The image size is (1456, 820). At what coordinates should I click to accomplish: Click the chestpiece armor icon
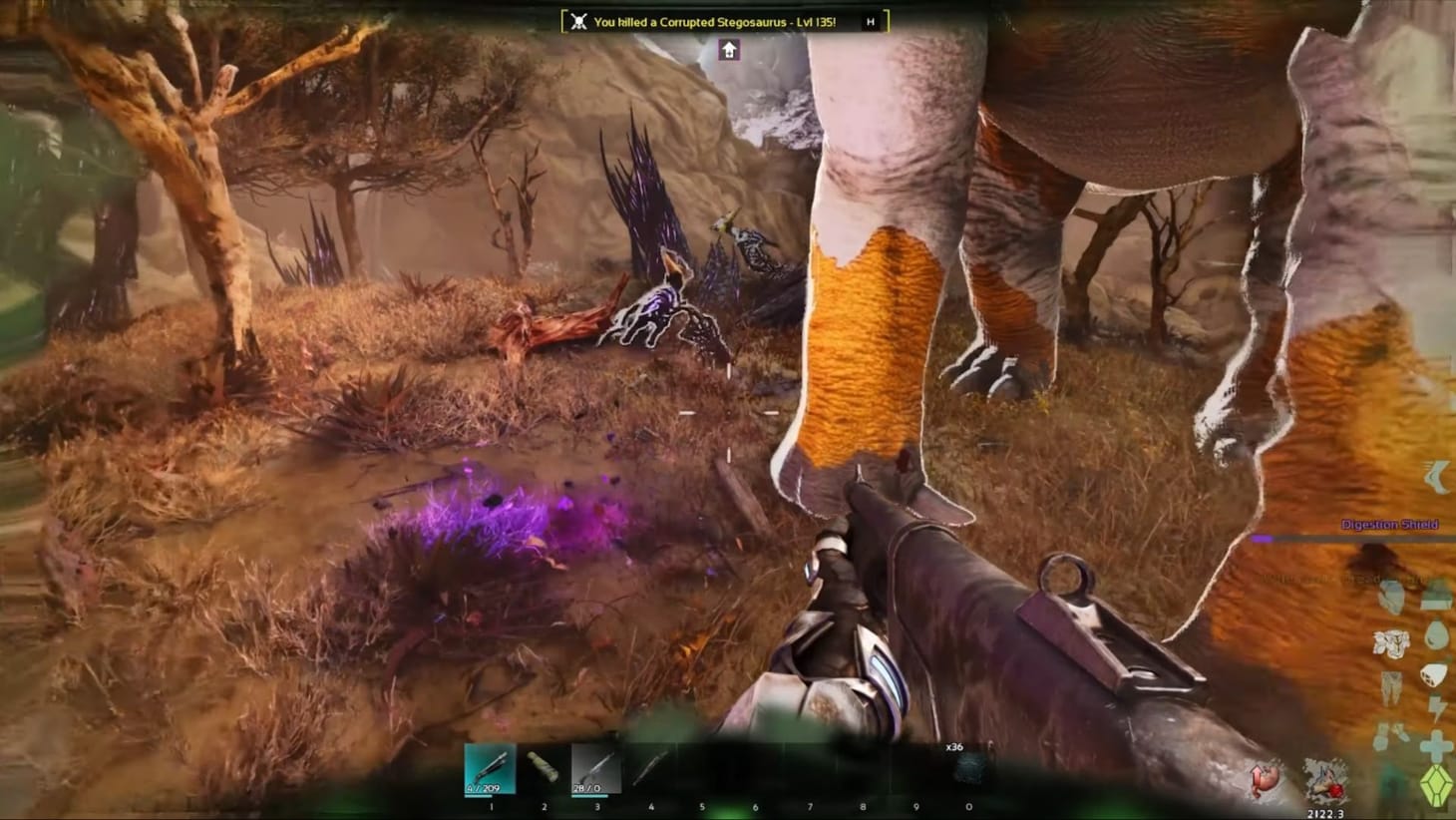[x=1389, y=639]
